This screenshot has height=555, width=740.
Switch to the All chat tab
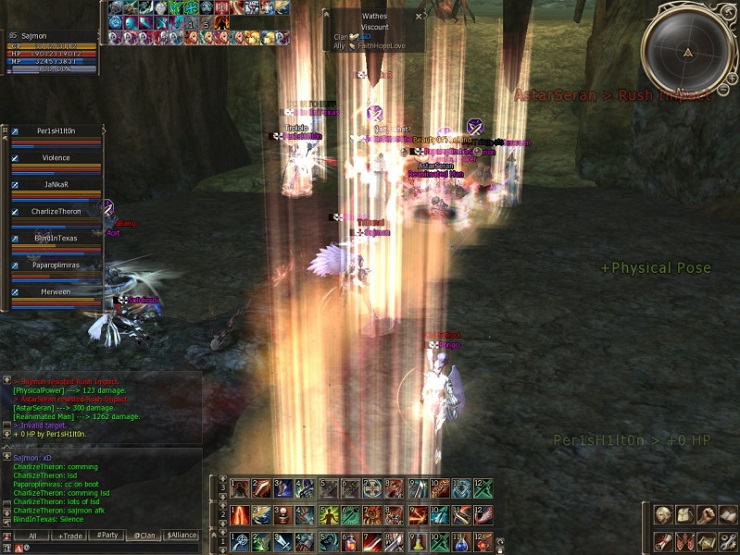32,535
